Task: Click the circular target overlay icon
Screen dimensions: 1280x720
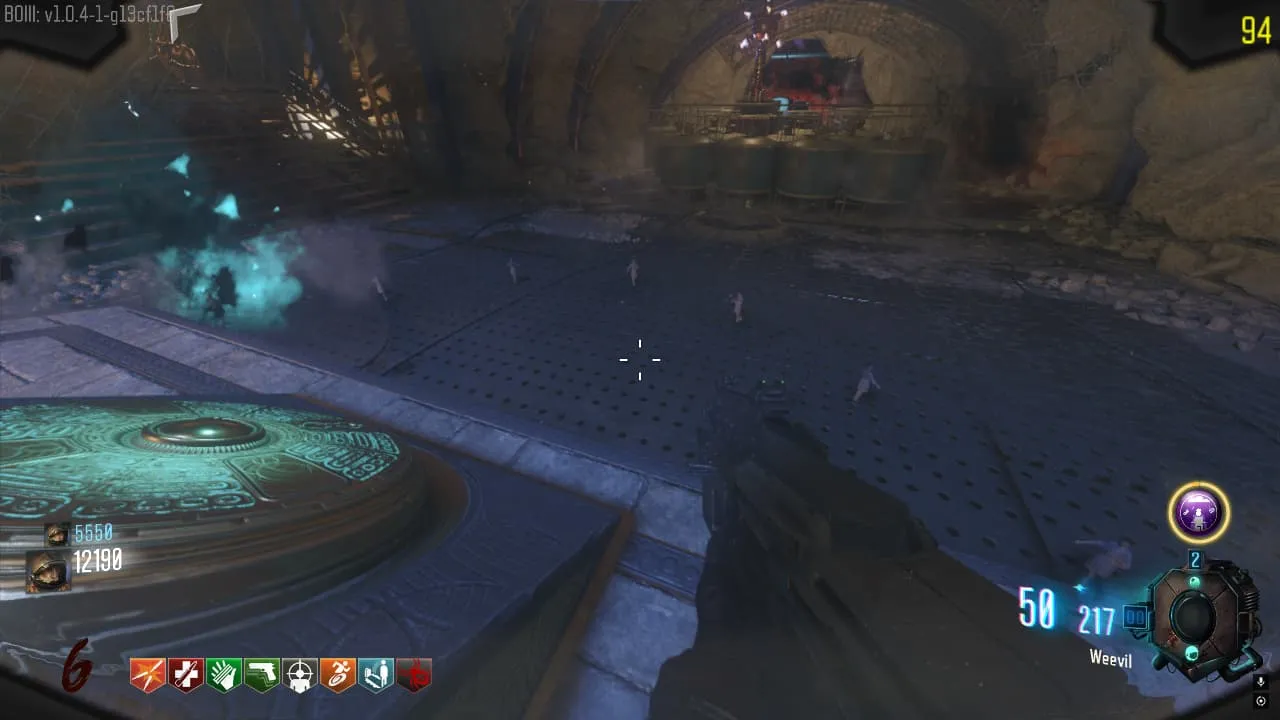Action: (x=1261, y=700)
